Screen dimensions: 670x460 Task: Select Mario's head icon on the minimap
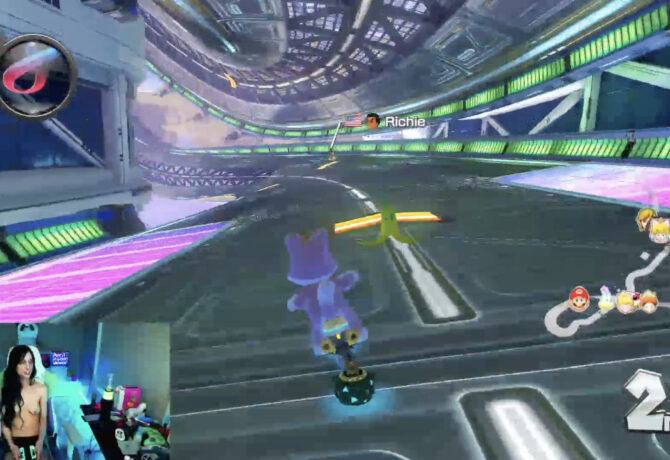[579, 297]
